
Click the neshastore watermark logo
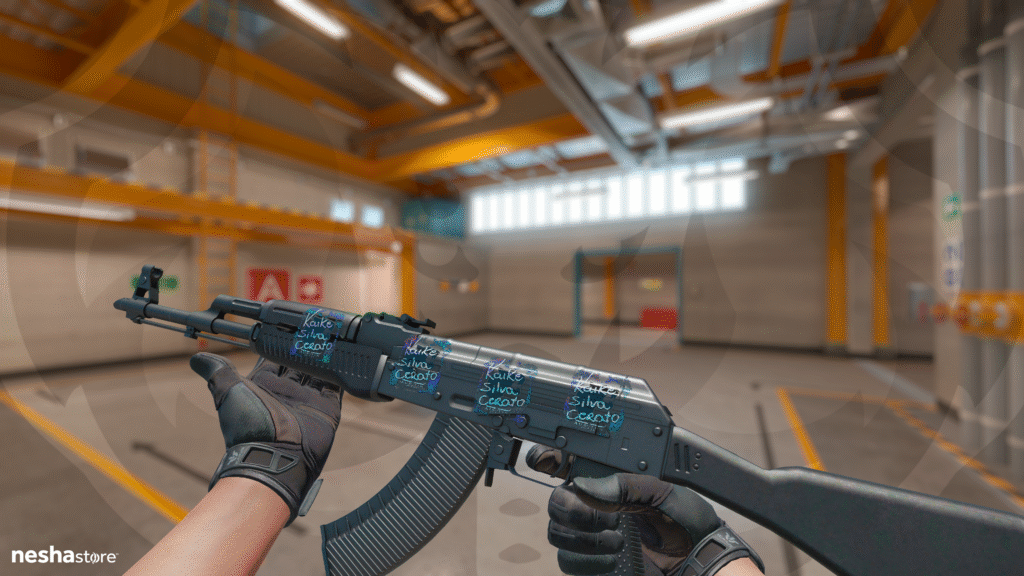pos(64,555)
